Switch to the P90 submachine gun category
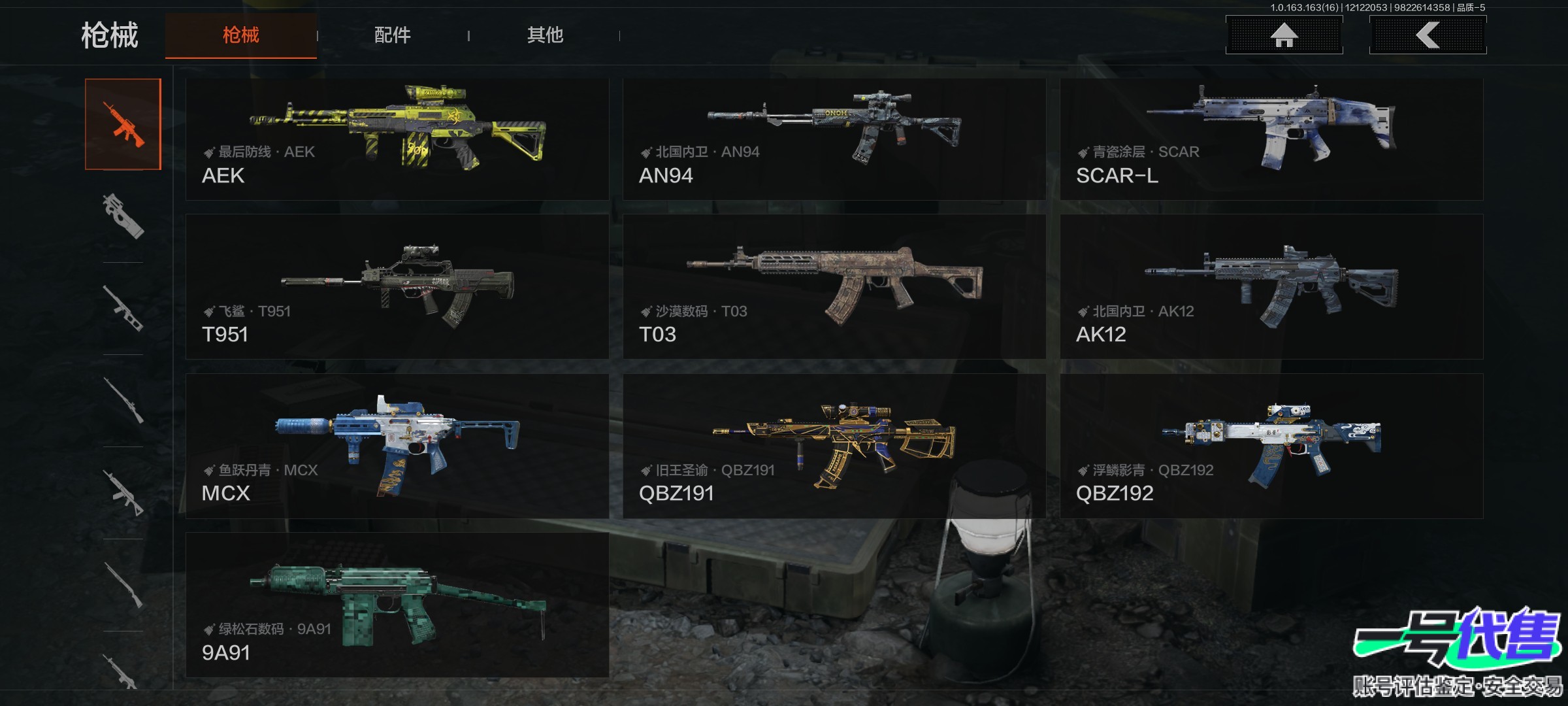 pyautogui.click(x=123, y=216)
